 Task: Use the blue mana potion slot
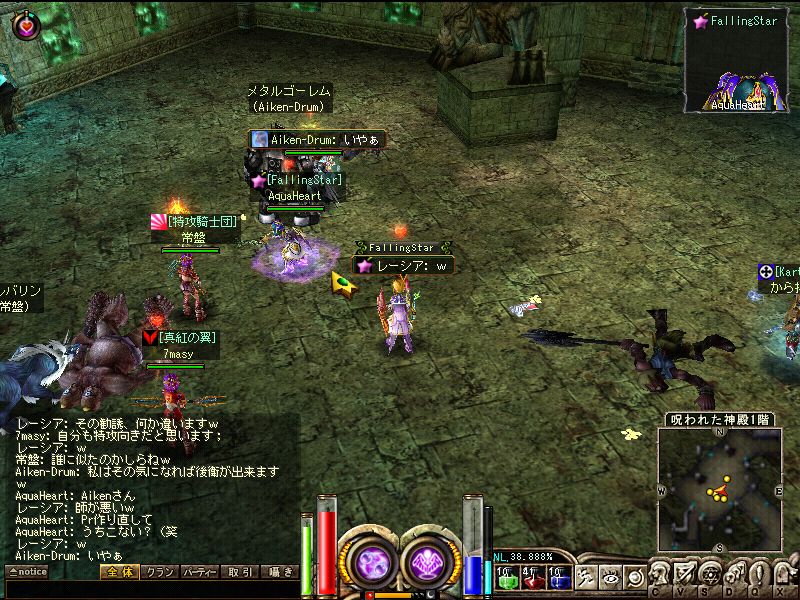point(558,577)
